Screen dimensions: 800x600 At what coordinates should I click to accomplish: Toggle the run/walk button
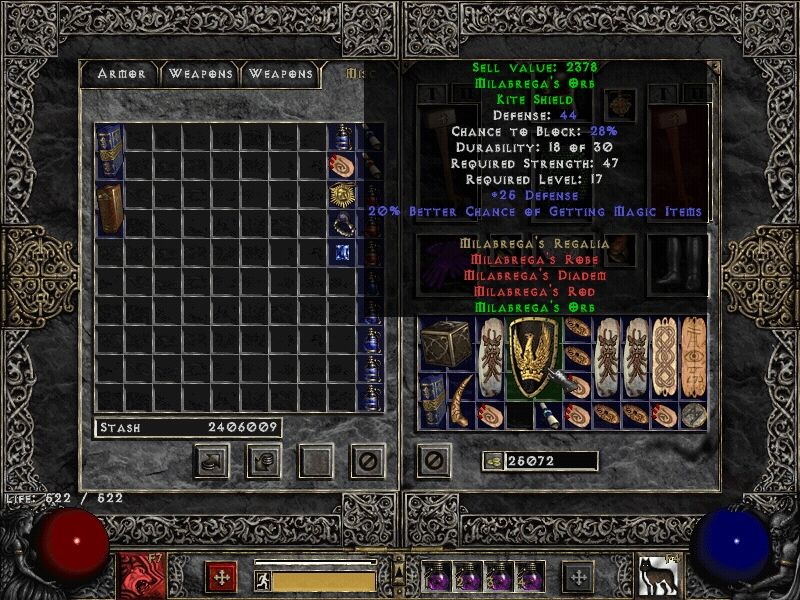coord(262,580)
